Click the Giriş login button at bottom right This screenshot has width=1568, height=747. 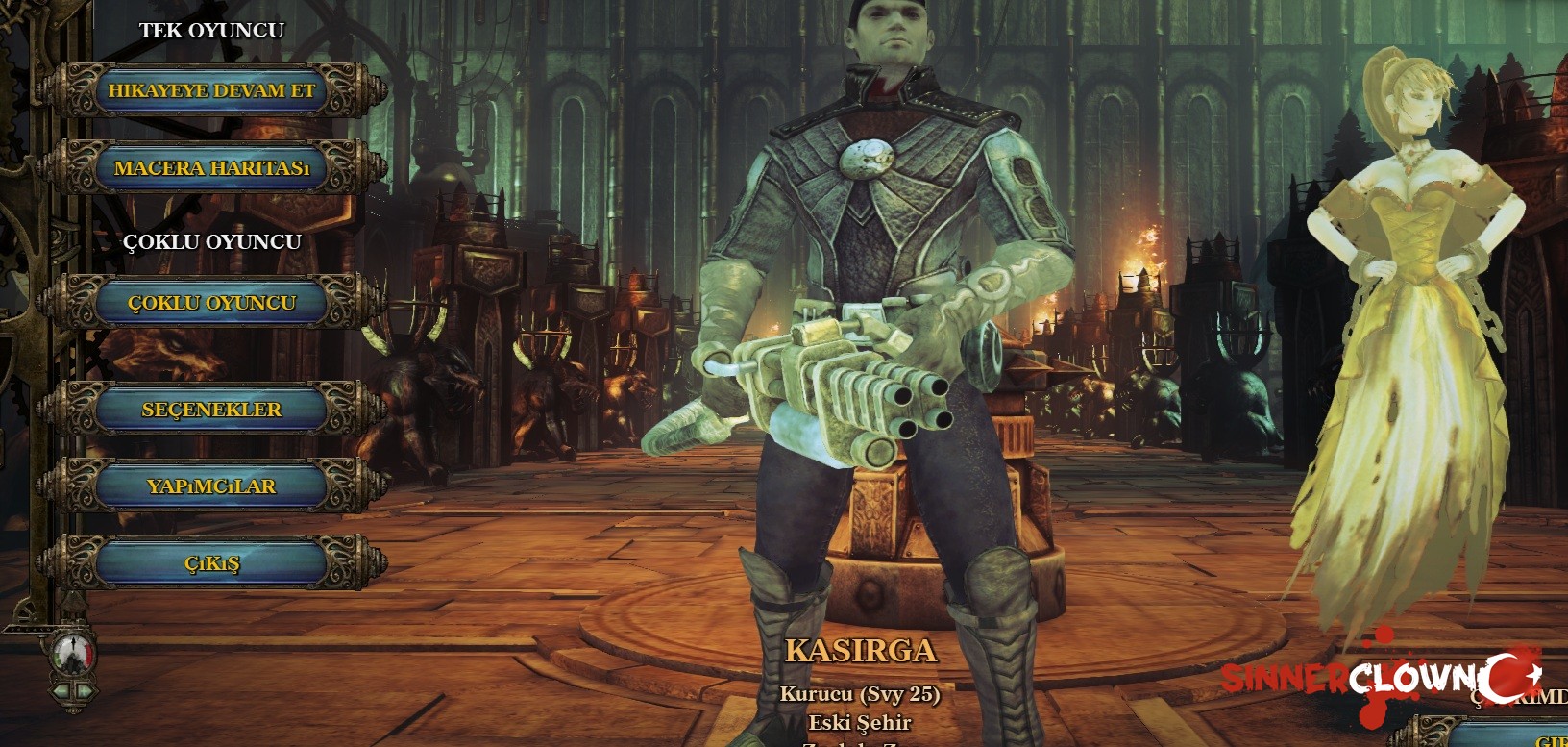point(1549,738)
